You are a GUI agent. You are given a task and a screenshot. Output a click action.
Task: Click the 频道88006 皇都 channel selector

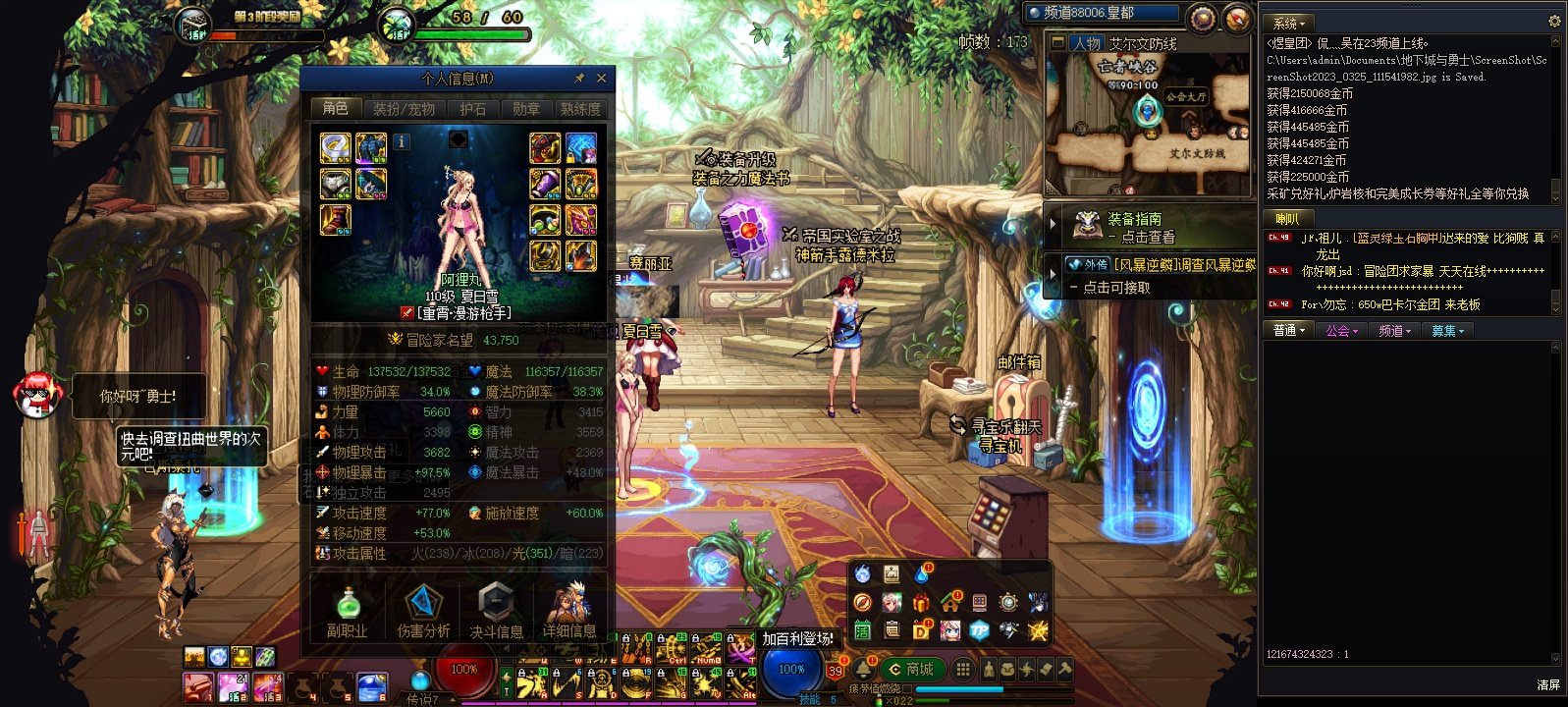1100,13
